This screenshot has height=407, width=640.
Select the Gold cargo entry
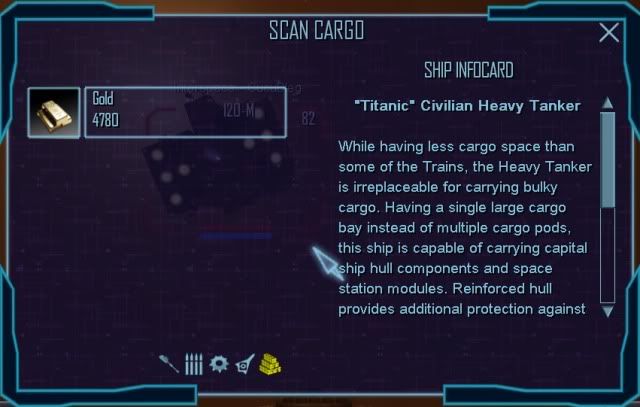[186, 112]
